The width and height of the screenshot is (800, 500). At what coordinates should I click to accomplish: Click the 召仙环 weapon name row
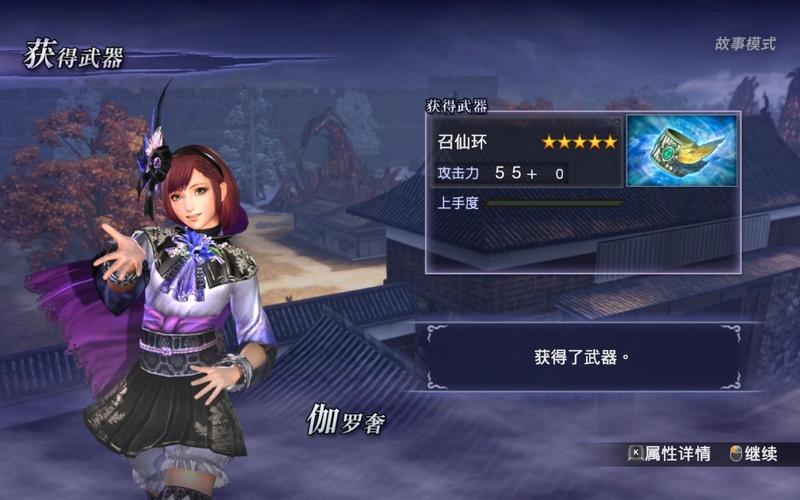click(526, 142)
